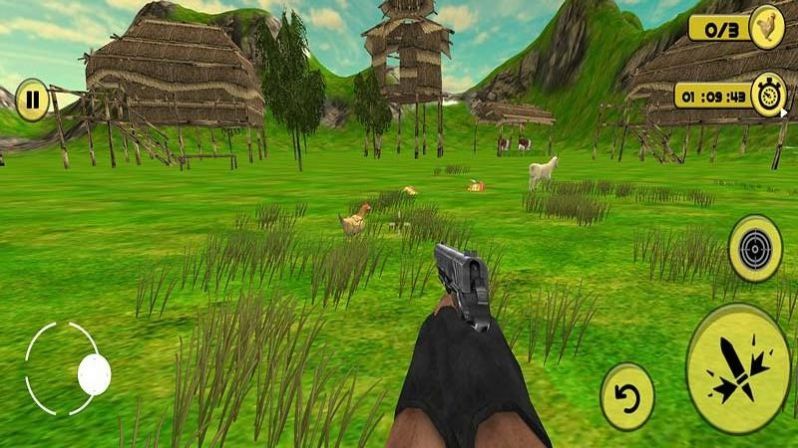The height and width of the screenshot is (448, 798).
Task: Click the circular arrow reload button
Action: (x=627, y=397)
